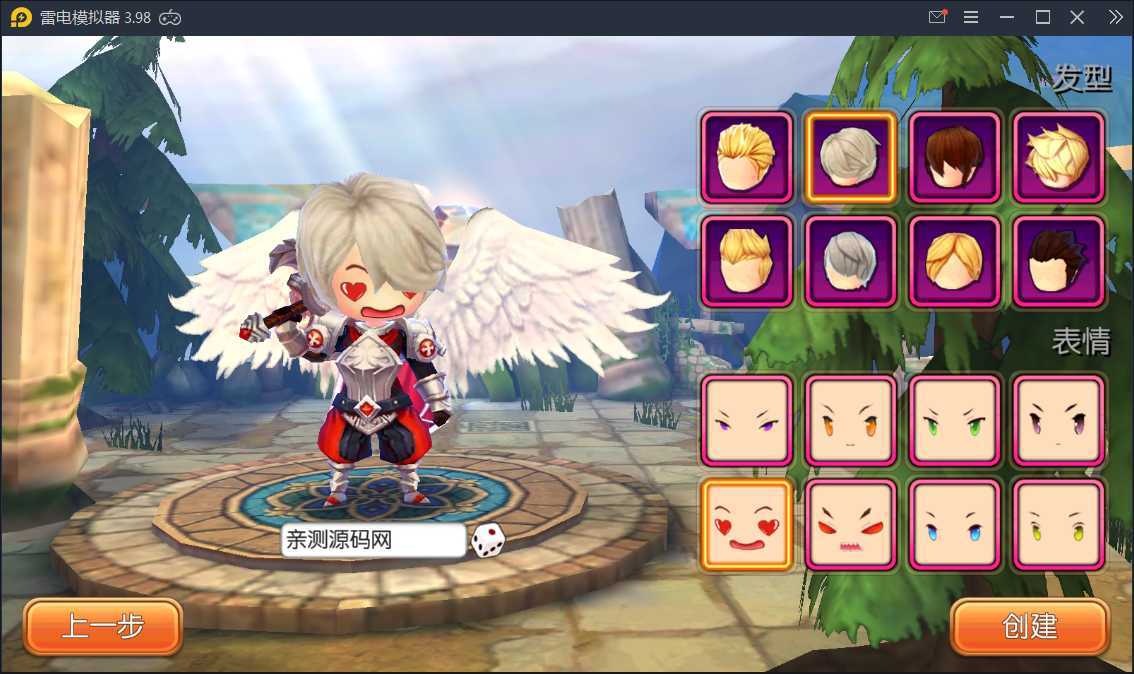Choose the narrow bright purple eyes expression
The height and width of the screenshot is (674, 1134).
(x=746, y=421)
